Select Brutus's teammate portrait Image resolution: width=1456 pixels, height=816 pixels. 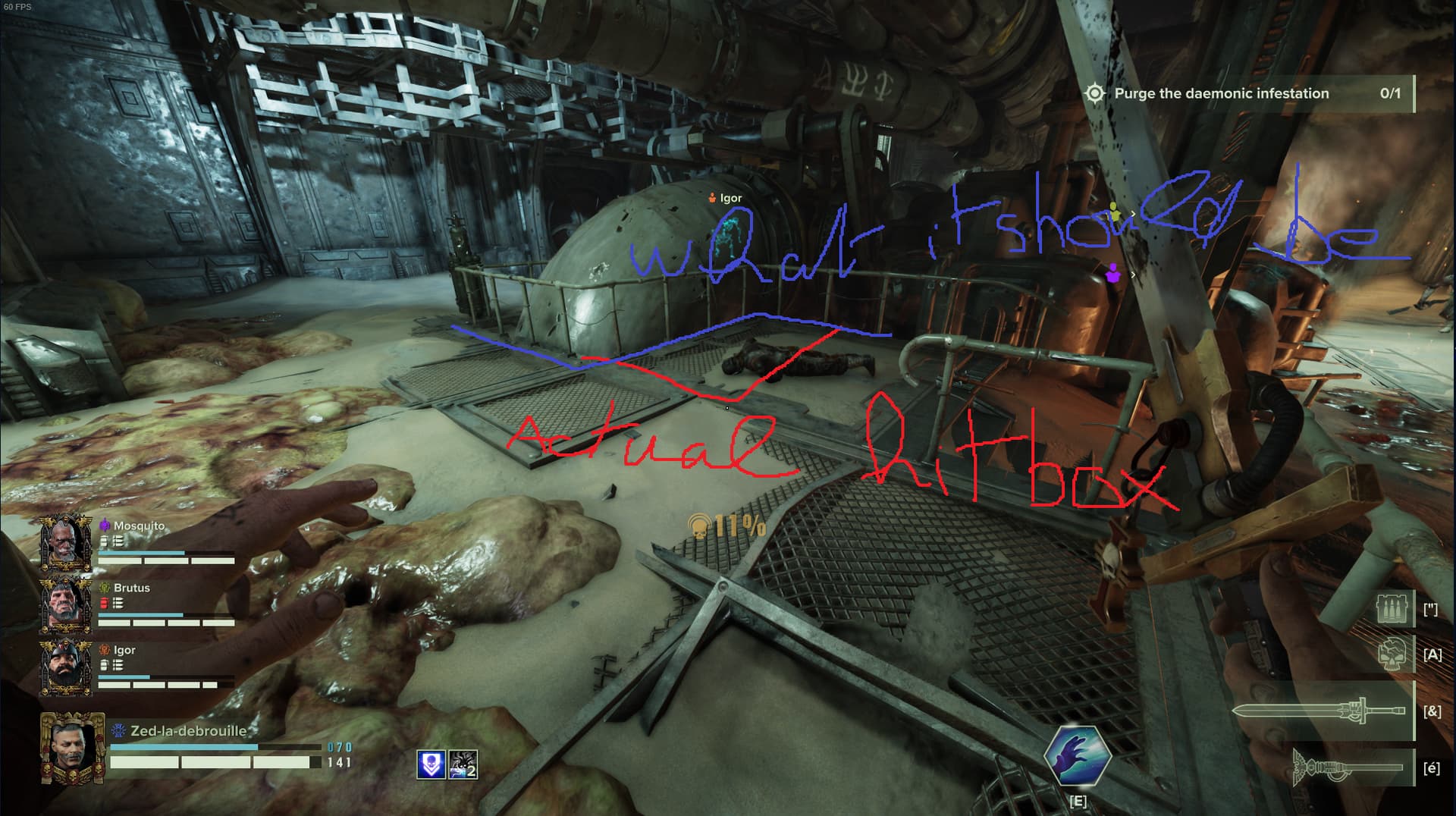point(66,604)
